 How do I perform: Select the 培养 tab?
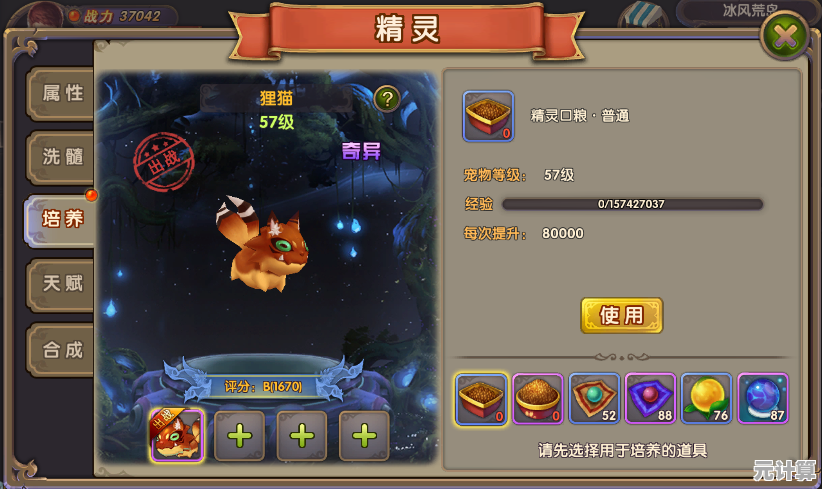pos(61,219)
